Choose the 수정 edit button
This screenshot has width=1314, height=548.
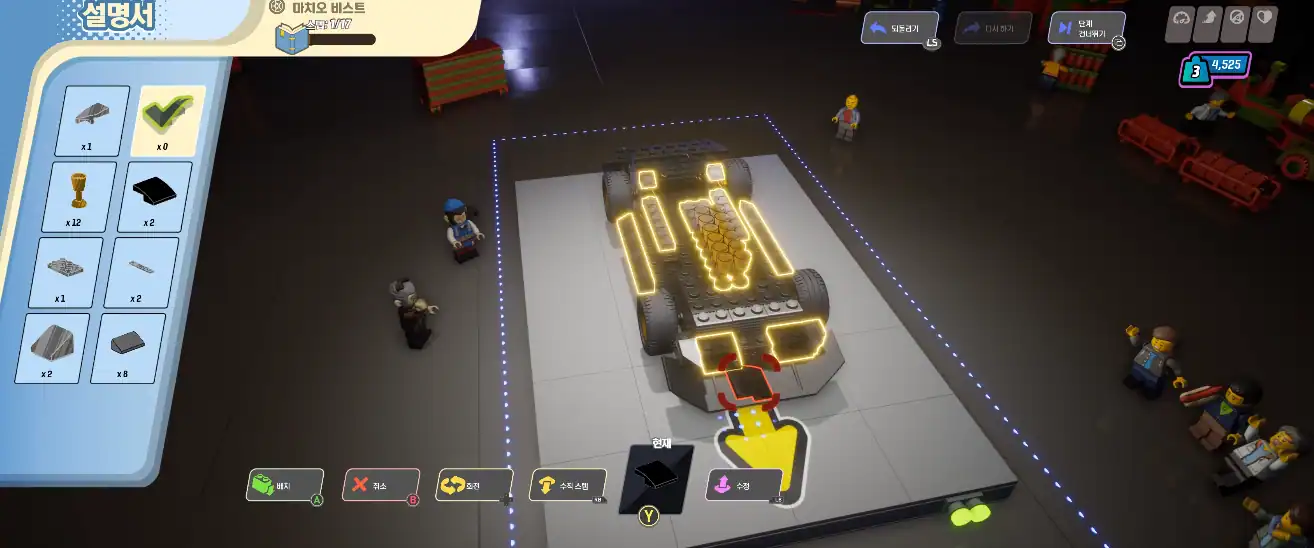pyautogui.click(x=743, y=485)
